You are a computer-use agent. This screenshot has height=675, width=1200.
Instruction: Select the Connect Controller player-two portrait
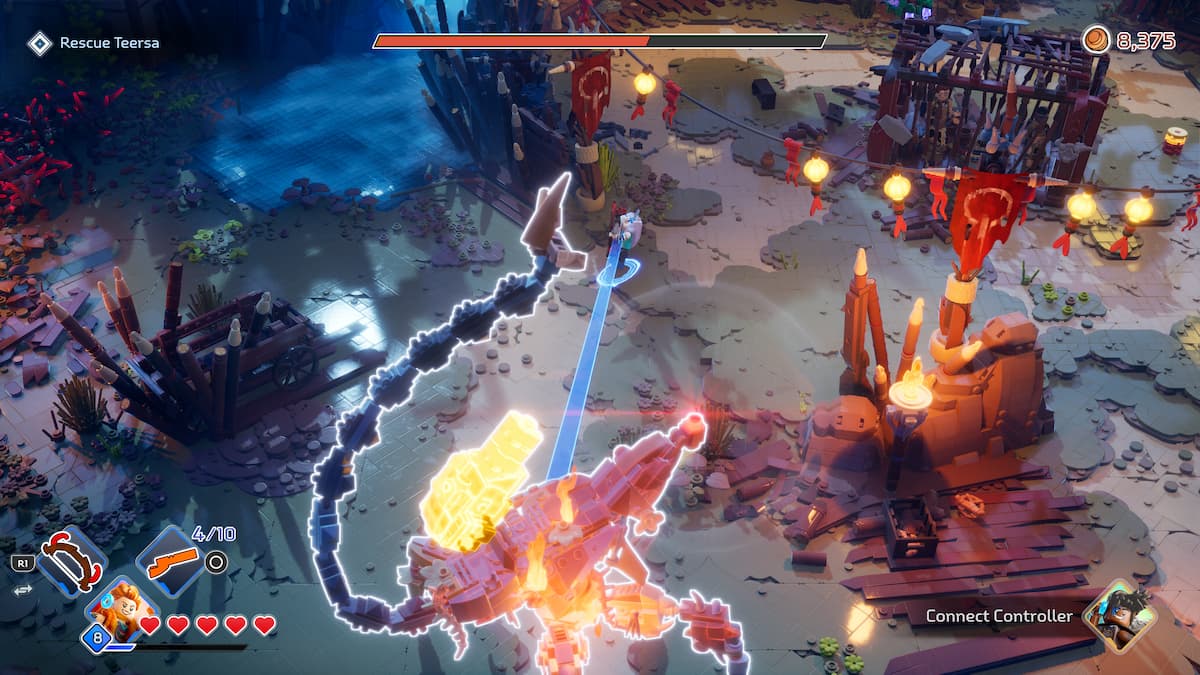click(x=1119, y=615)
